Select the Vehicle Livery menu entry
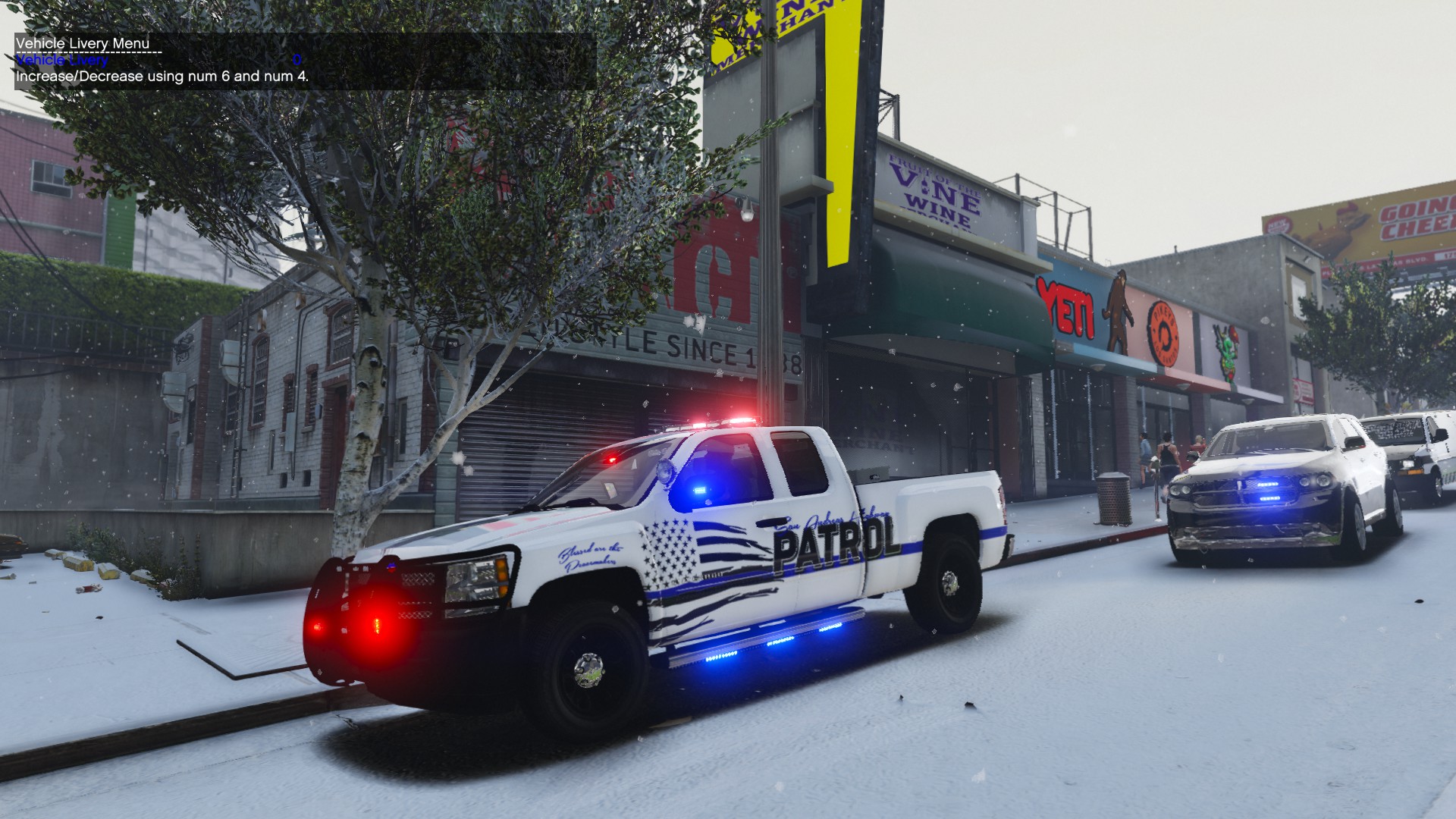The image size is (1456, 819). point(62,60)
